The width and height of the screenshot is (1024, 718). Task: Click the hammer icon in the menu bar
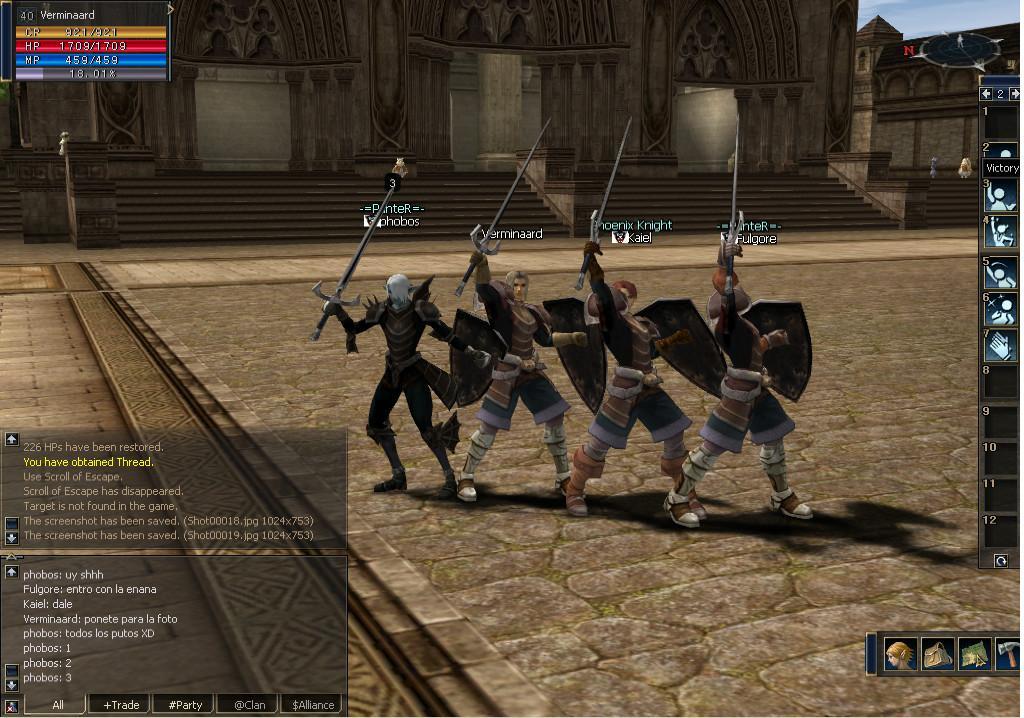(x=1008, y=654)
